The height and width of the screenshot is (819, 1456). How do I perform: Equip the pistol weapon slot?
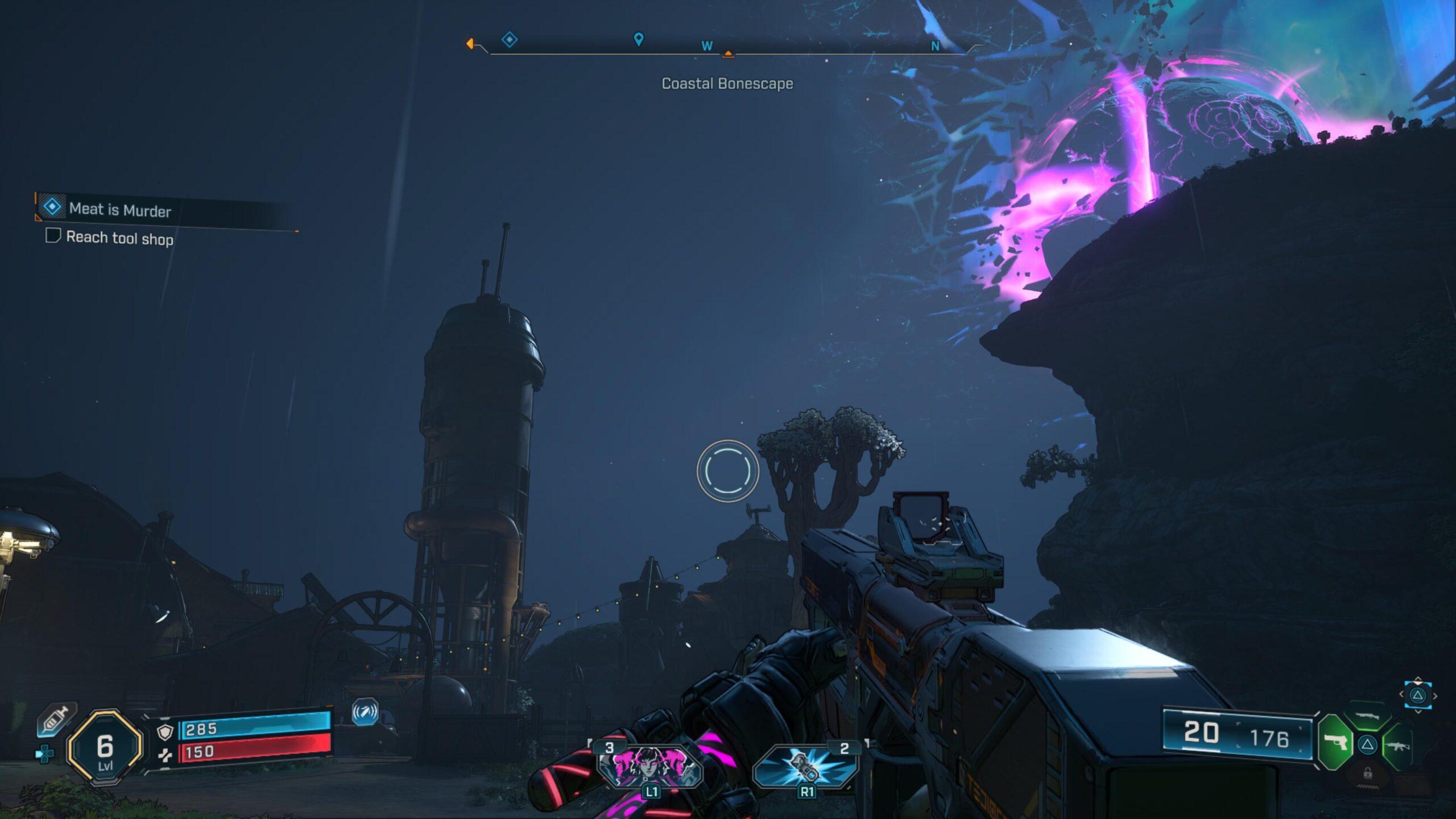(x=1335, y=743)
